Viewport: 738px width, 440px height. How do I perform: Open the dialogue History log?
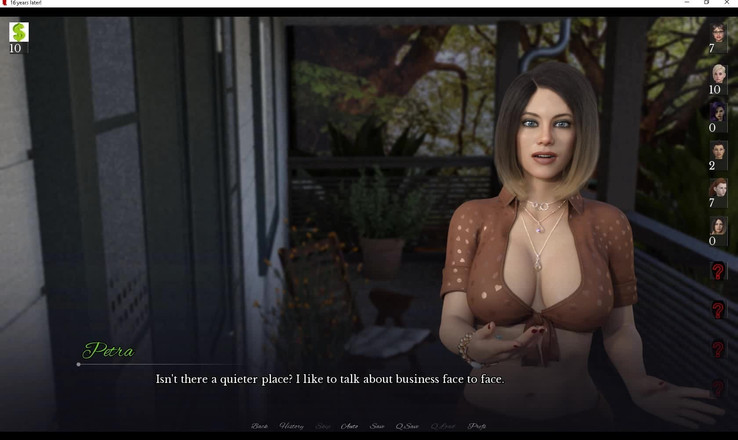pyautogui.click(x=292, y=427)
